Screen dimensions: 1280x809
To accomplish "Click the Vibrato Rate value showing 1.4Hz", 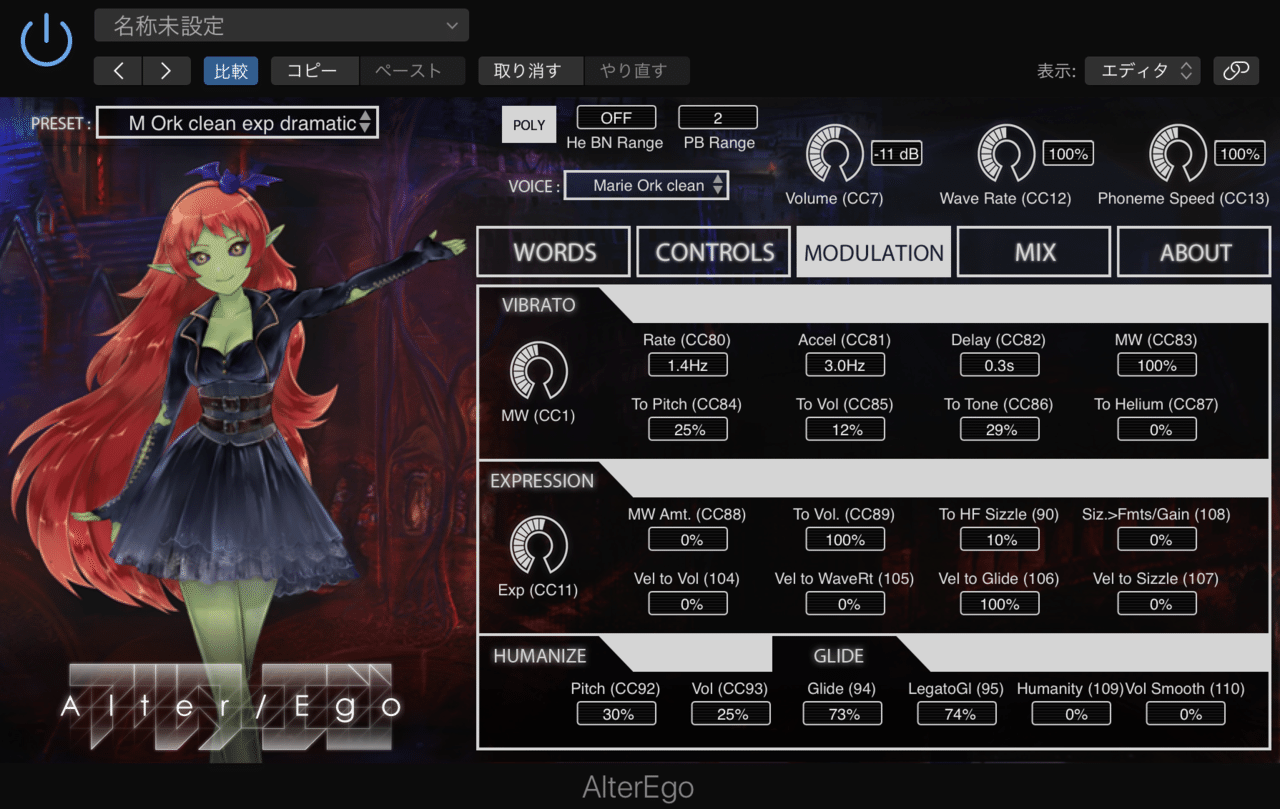I will pos(687,364).
